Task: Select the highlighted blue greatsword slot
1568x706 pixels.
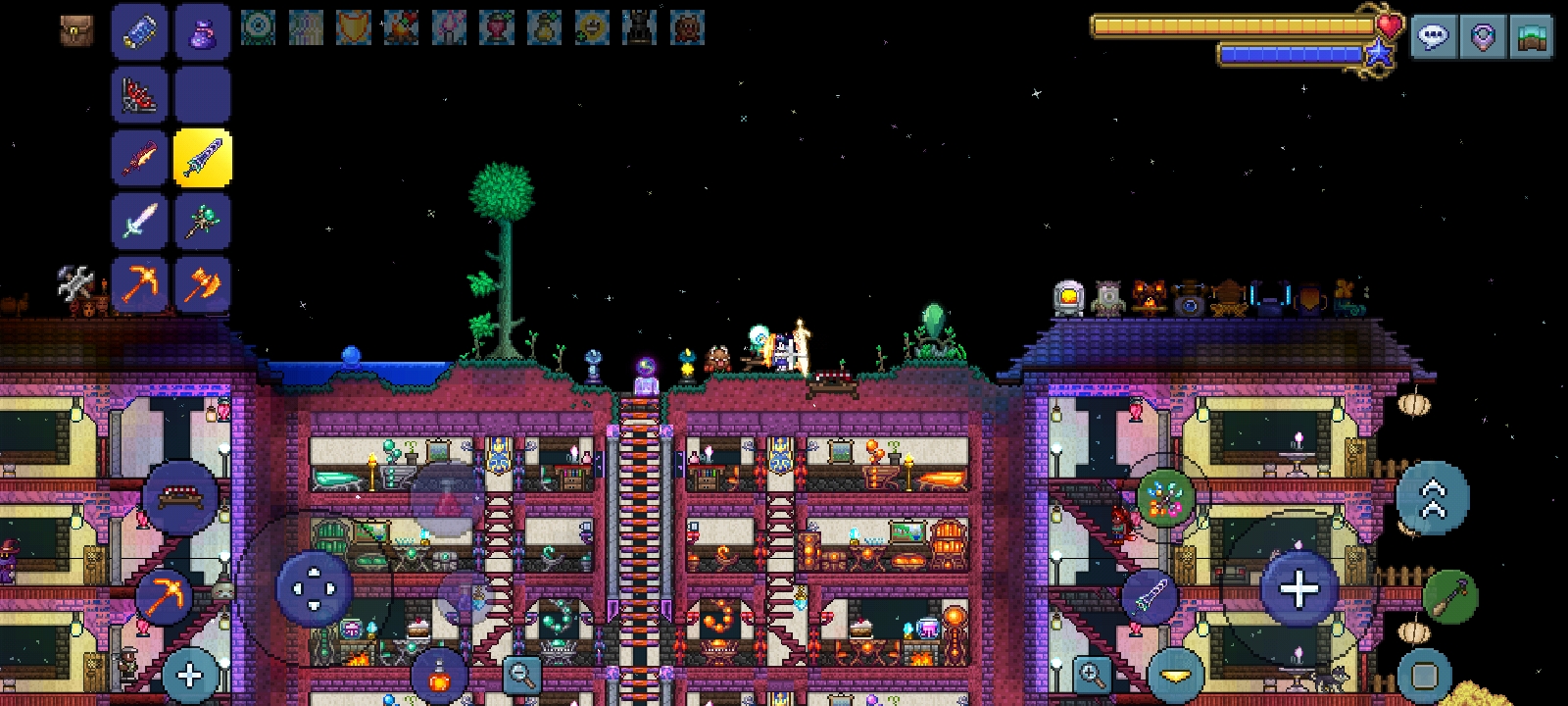Action: [202, 158]
